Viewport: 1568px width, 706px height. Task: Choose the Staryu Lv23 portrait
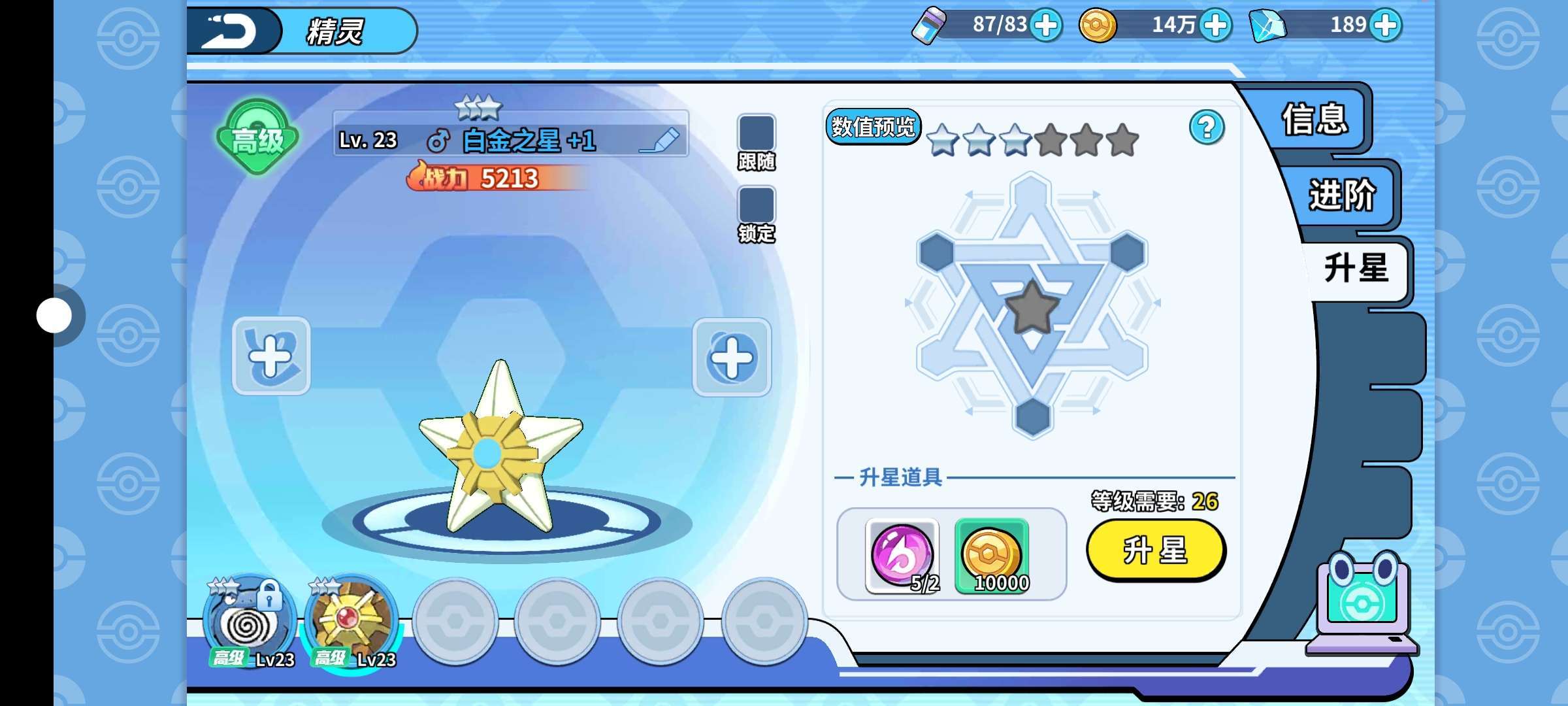click(x=351, y=622)
